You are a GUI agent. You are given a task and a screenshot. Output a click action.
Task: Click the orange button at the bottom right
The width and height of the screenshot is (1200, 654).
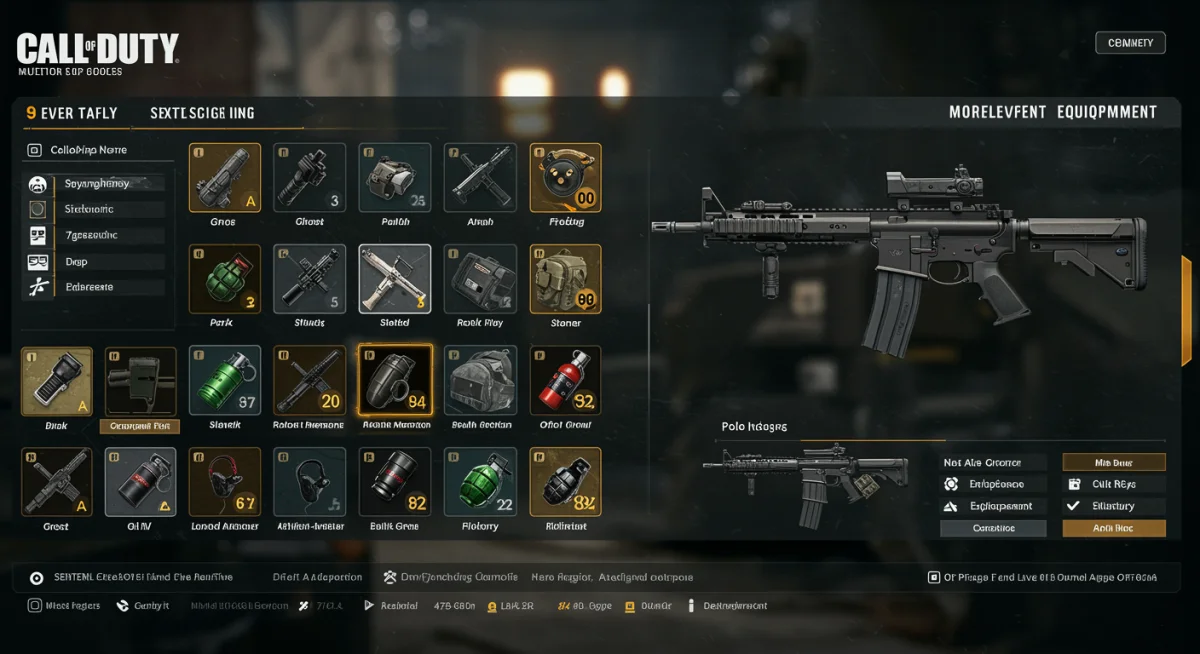pos(1113,528)
